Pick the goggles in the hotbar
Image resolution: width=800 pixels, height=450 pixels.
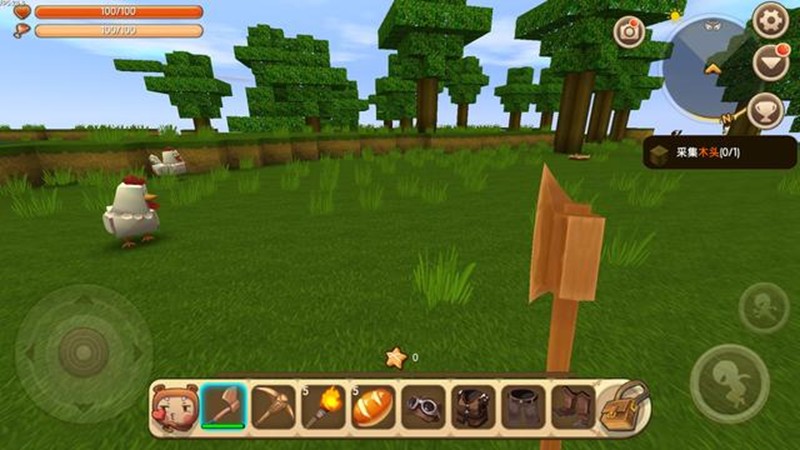[423, 406]
